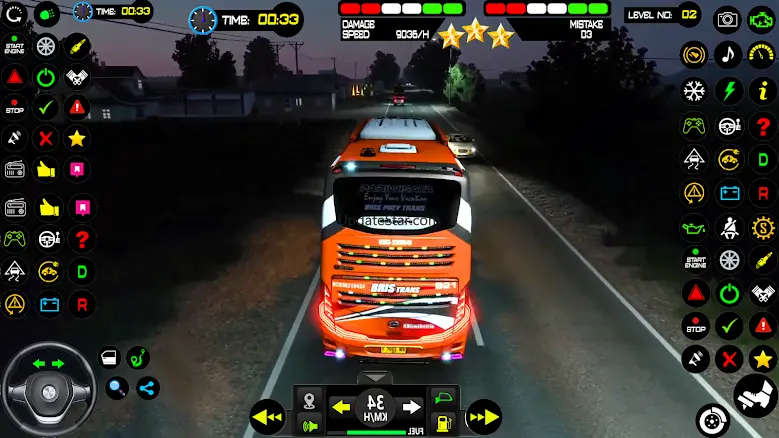Activate the yellow left turn indicator
The width and height of the screenshot is (779, 438).
(x=342, y=407)
